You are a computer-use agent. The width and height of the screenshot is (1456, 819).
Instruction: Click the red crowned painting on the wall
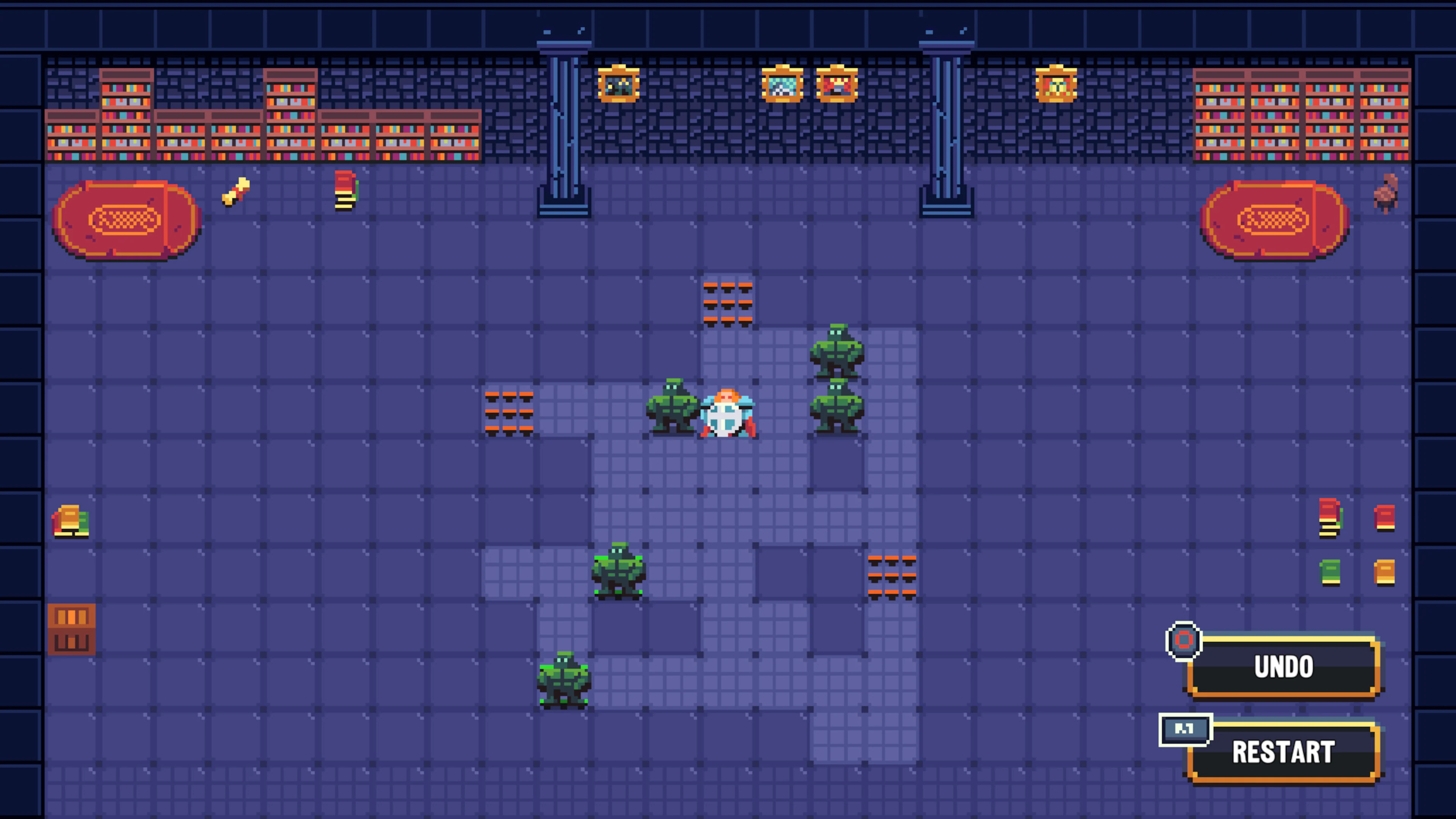click(836, 85)
